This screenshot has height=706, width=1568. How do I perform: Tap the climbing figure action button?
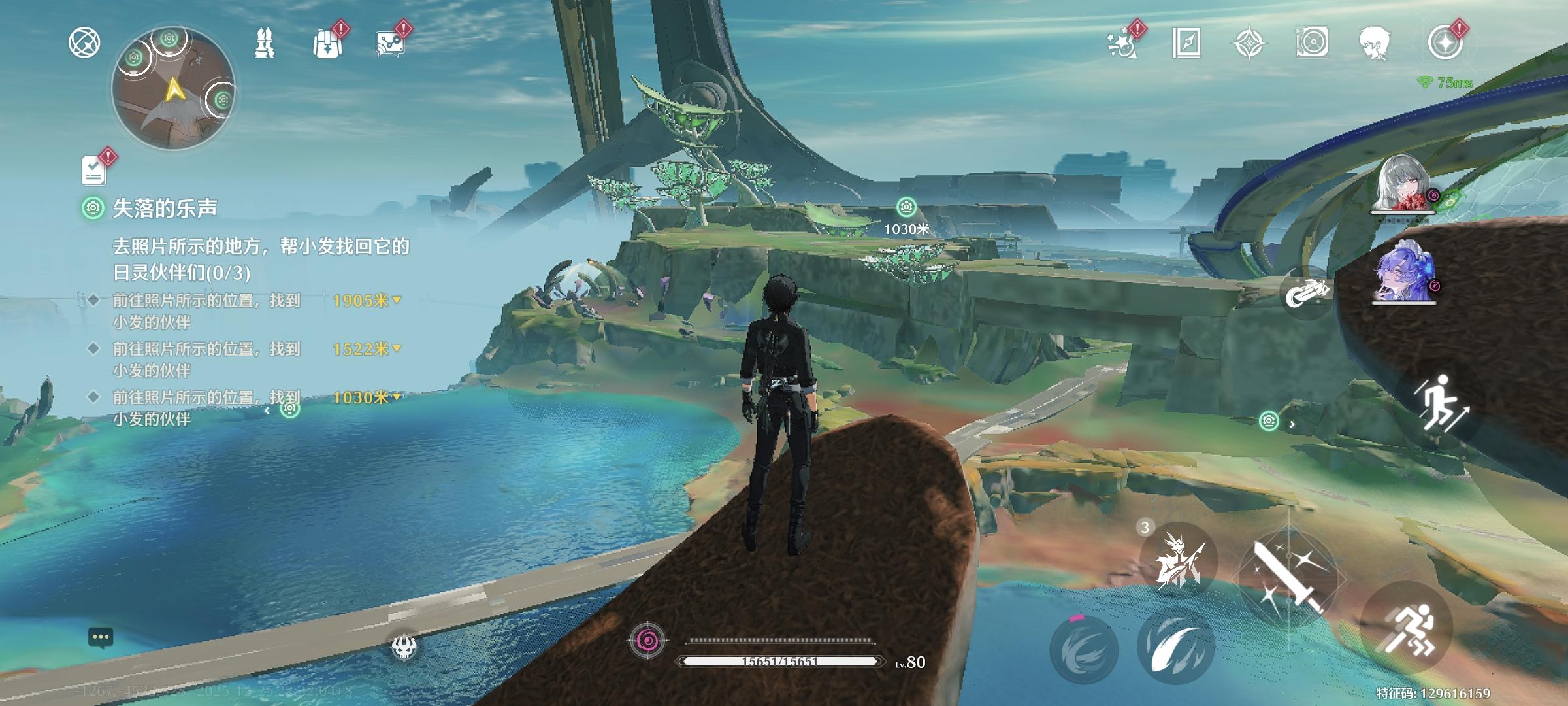pos(1438,403)
